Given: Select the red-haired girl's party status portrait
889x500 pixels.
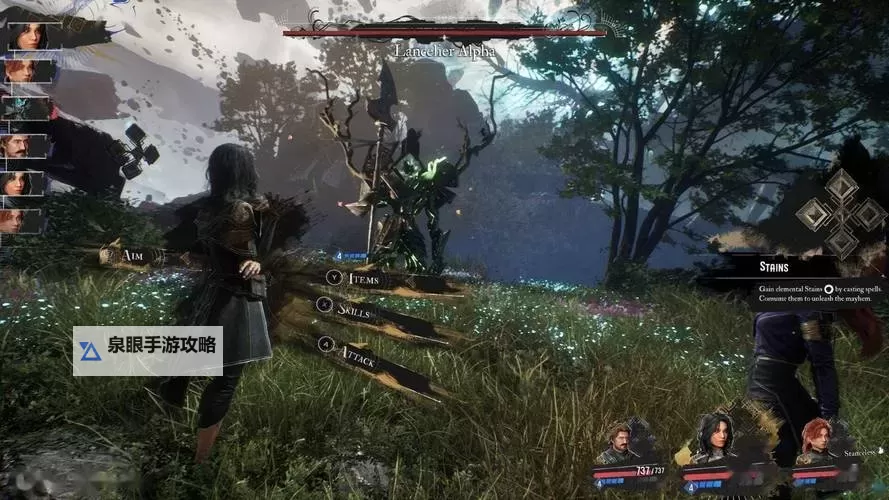Looking at the screenshot, I should tap(813, 441).
